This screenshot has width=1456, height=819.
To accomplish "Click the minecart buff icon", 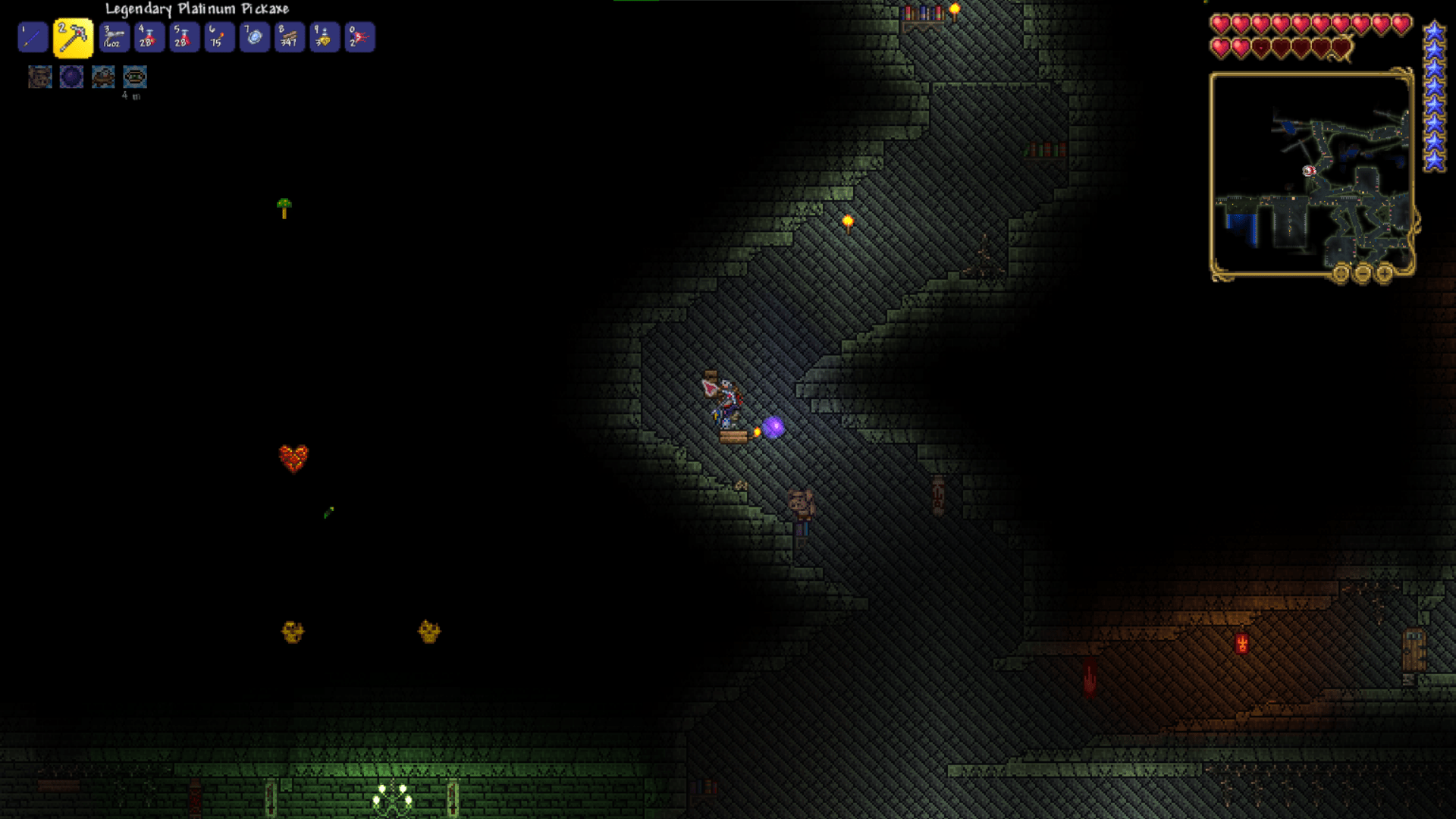I will point(103,77).
